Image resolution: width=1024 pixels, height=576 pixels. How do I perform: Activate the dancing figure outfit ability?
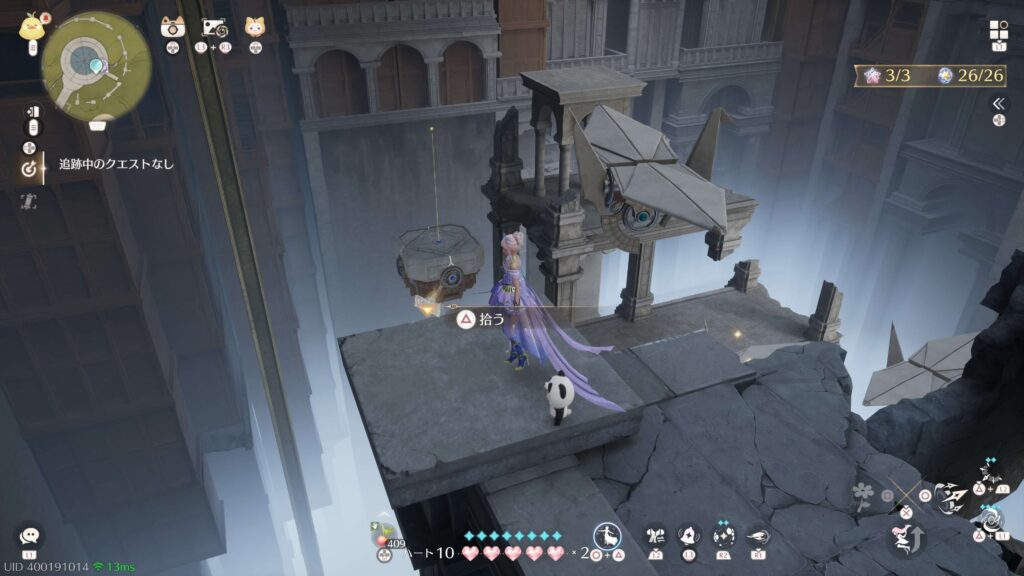(x=606, y=536)
